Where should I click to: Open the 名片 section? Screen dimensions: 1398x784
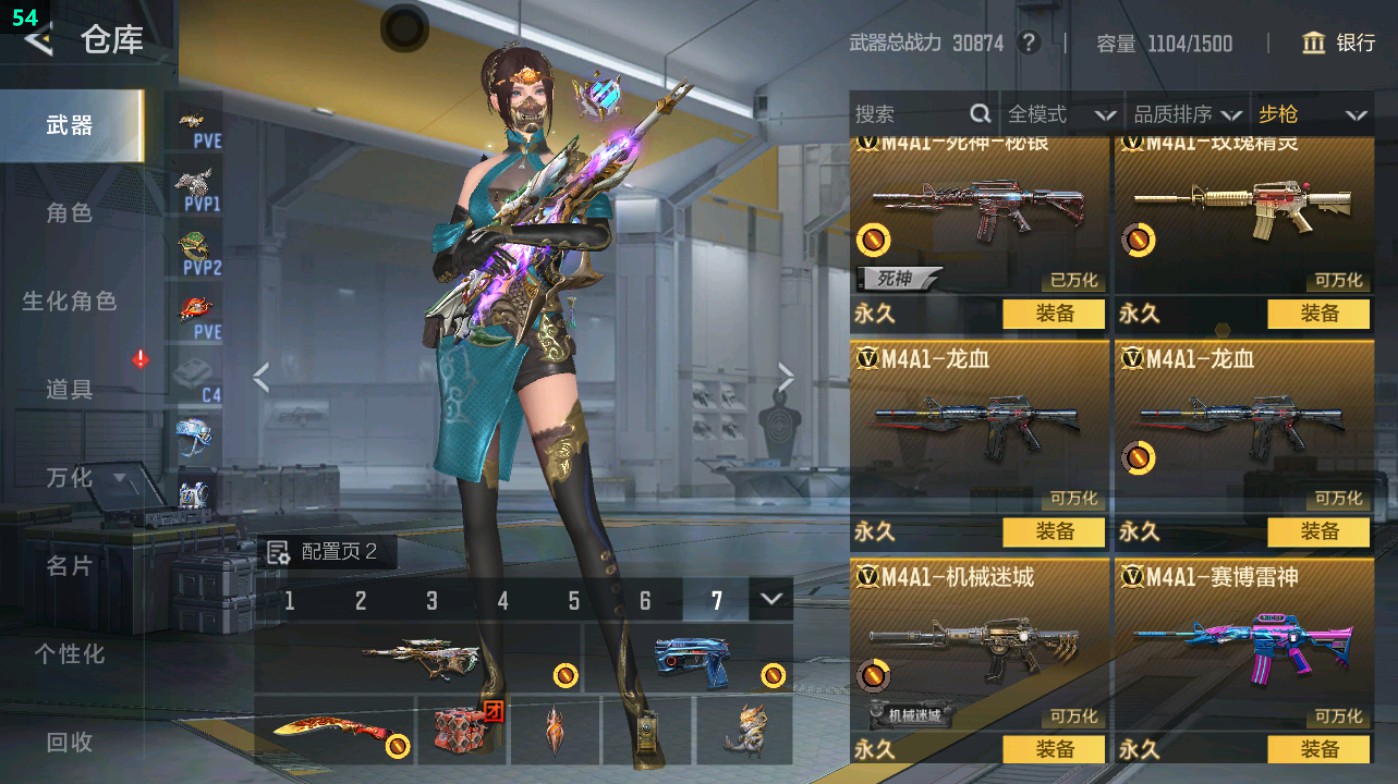click(x=69, y=566)
